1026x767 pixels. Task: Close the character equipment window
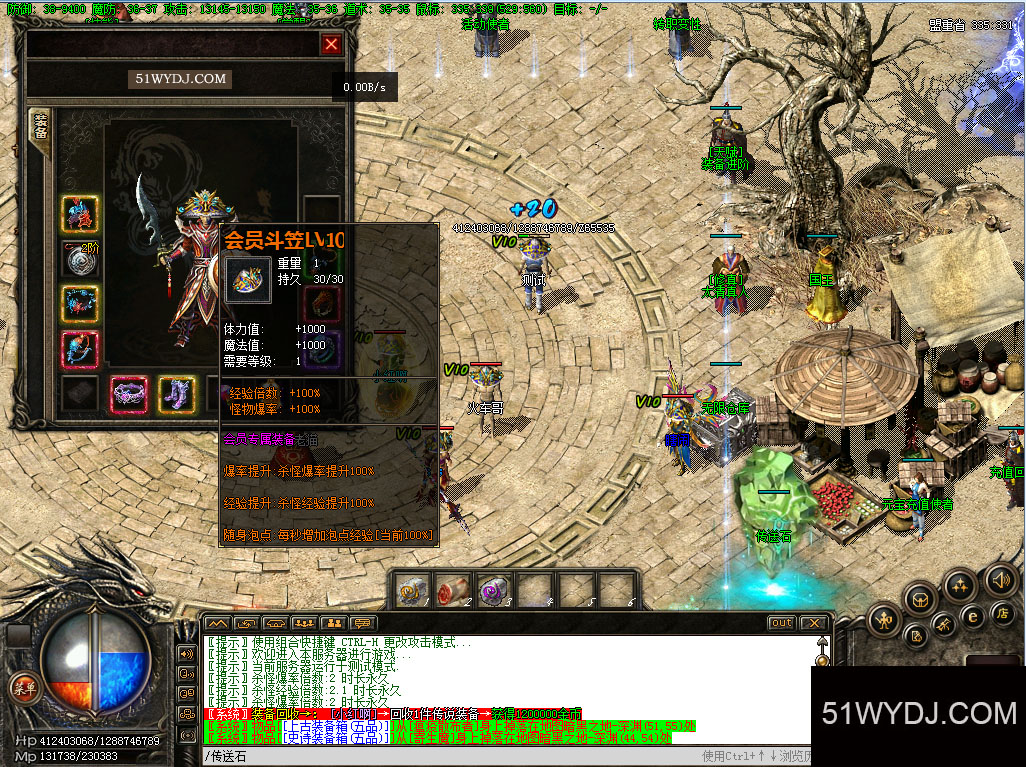pyautogui.click(x=331, y=44)
